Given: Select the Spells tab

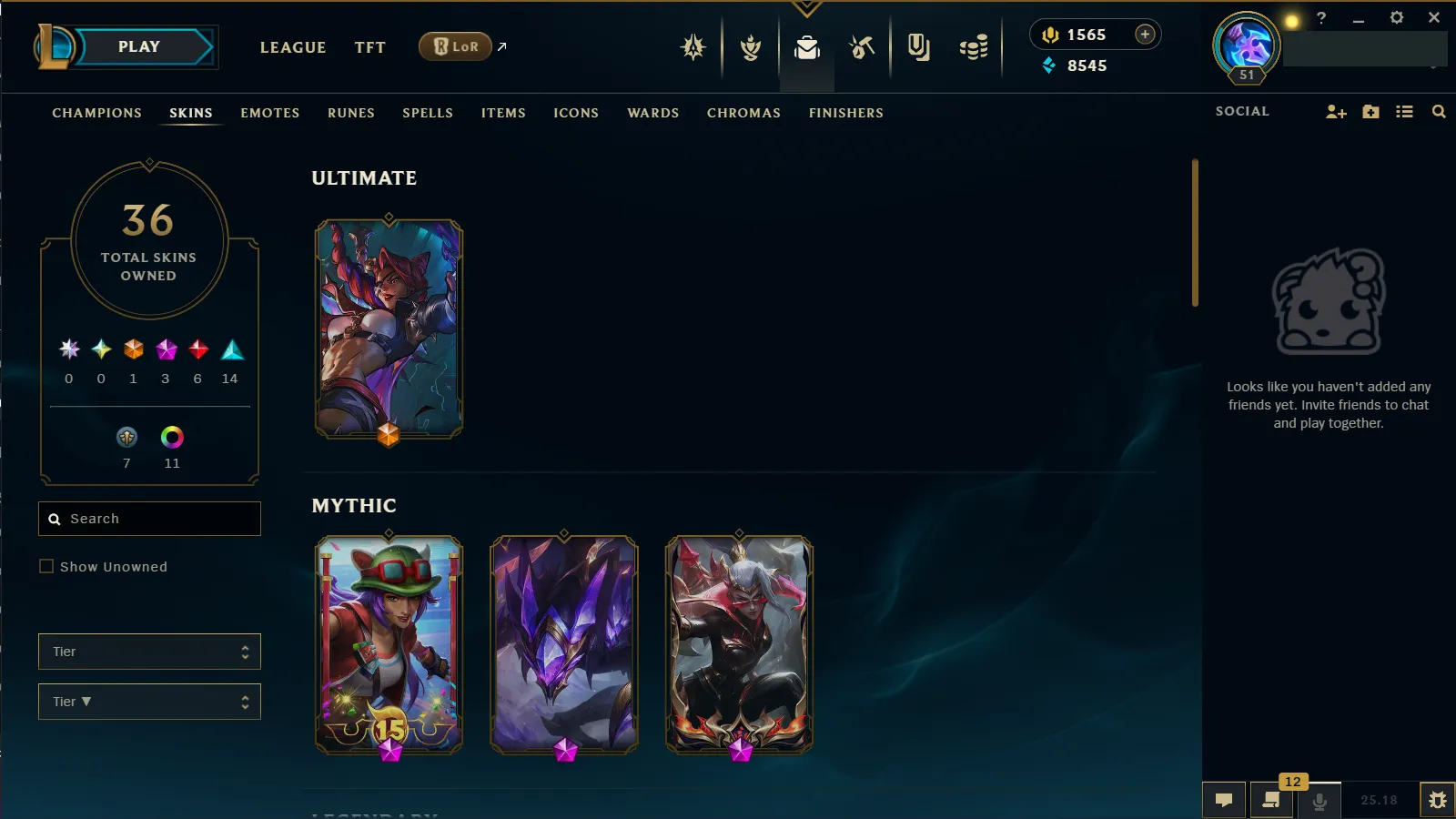Looking at the screenshot, I should pos(427,113).
